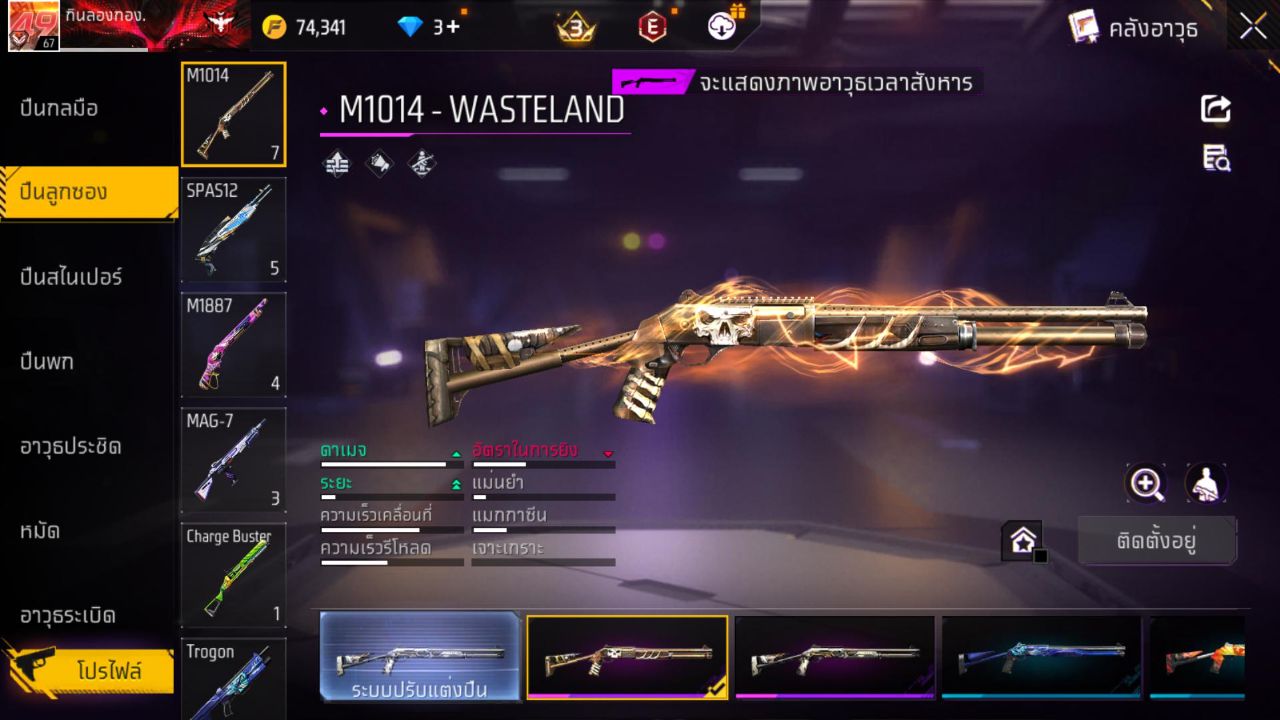Click the red down arrow beside อัตราในการยิง
This screenshot has width=1280, height=720.
coord(608,452)
